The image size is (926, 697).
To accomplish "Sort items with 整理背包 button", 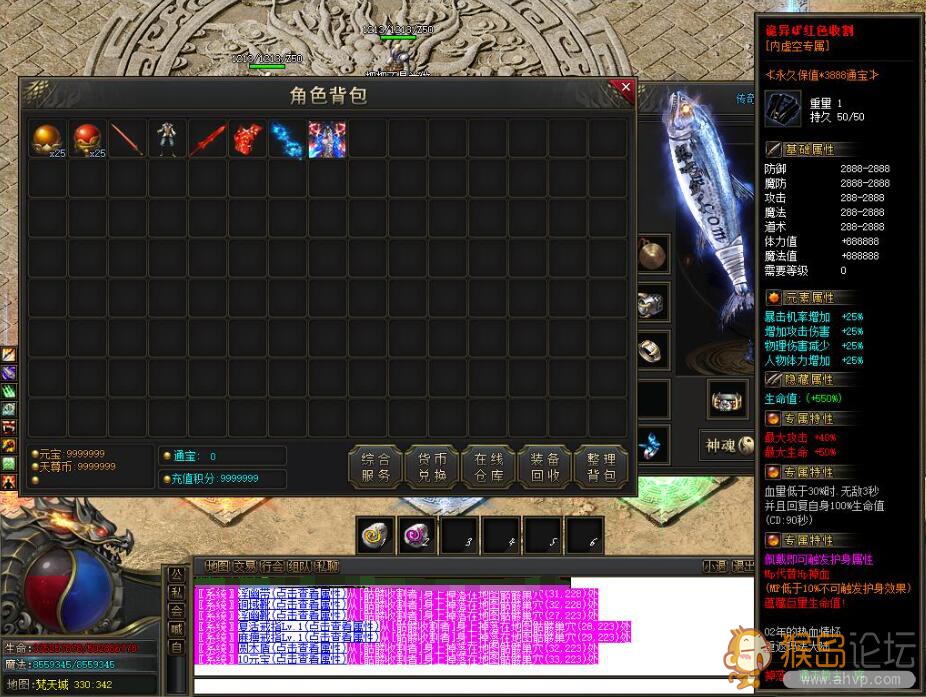I will tap(602, 467).
